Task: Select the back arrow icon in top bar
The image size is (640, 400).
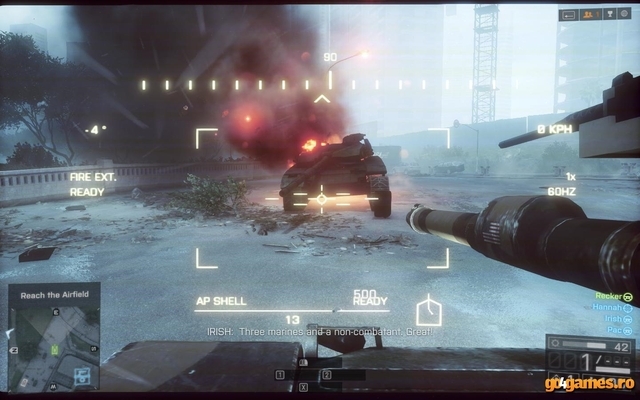Action: 570,15
